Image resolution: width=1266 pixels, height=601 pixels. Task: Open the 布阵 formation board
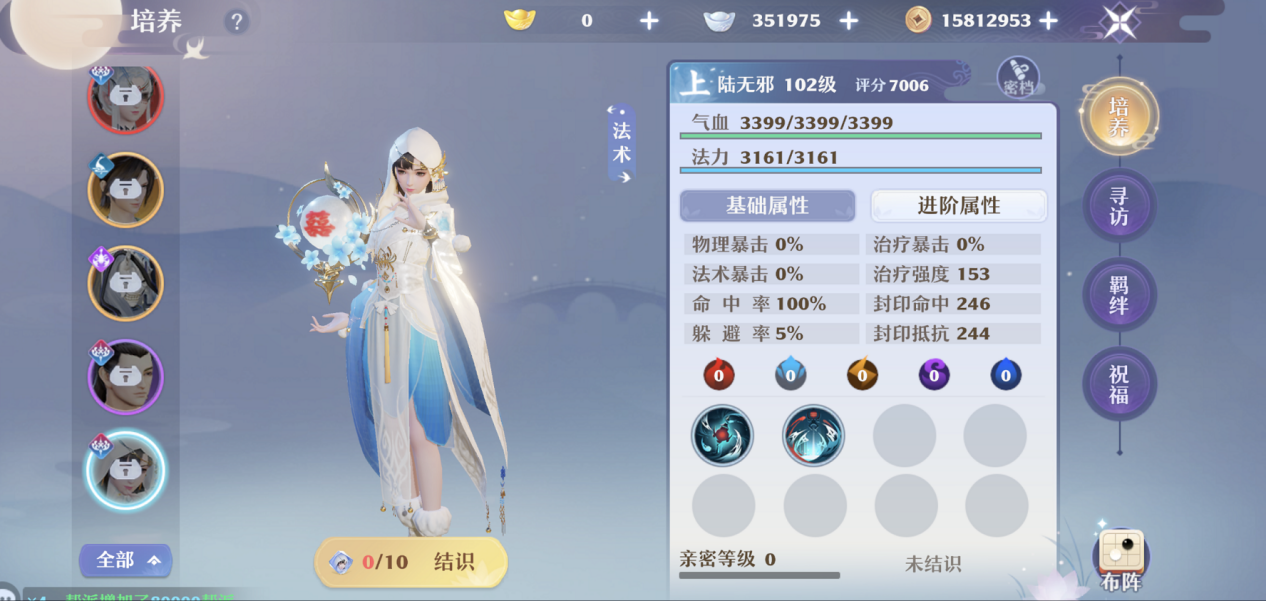point(1121,561)
